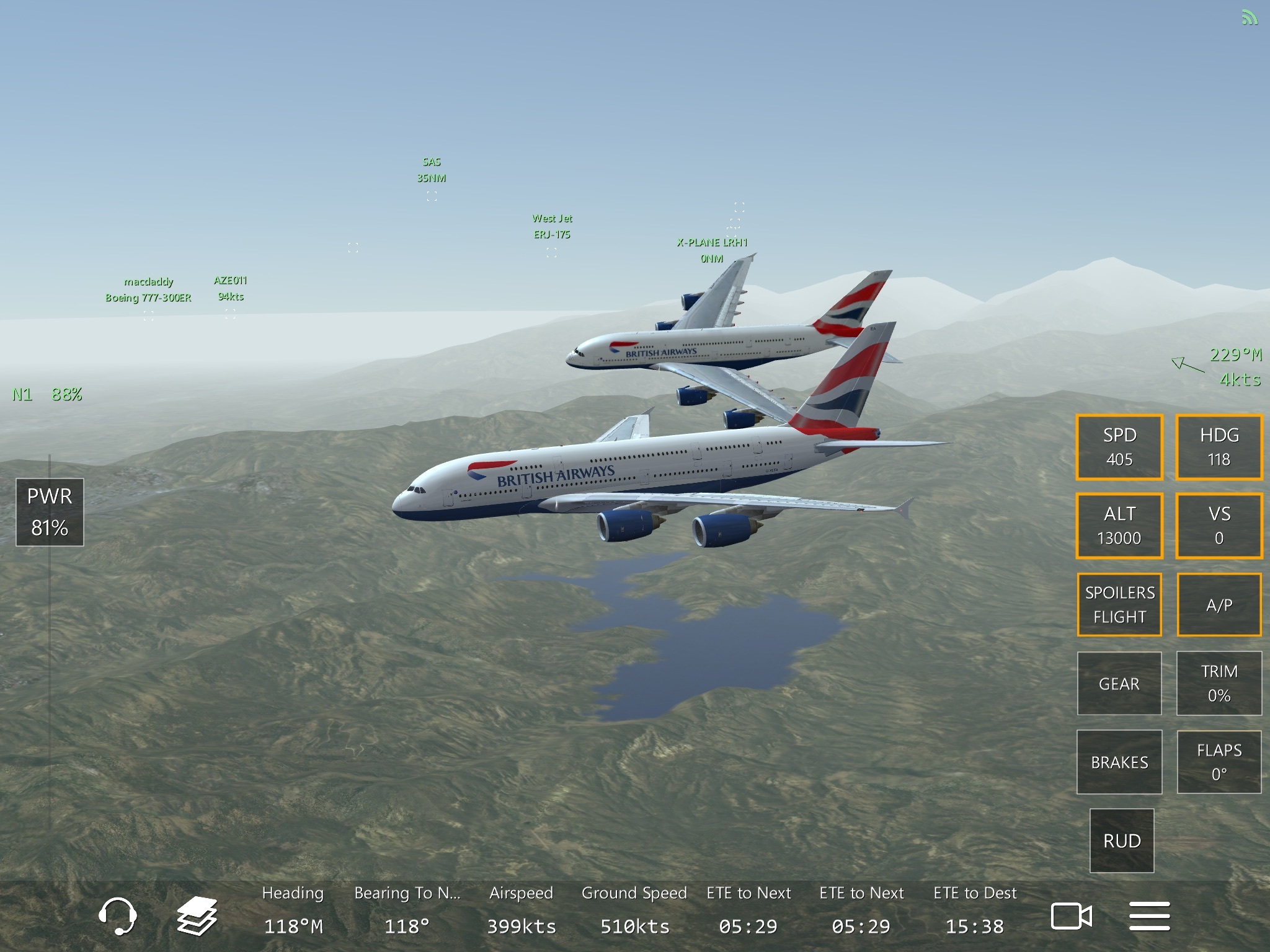Image resolution: width=1270 pixels, height=952 pixels.
Task: Open the hamburger main menu
Action: 1149,916
